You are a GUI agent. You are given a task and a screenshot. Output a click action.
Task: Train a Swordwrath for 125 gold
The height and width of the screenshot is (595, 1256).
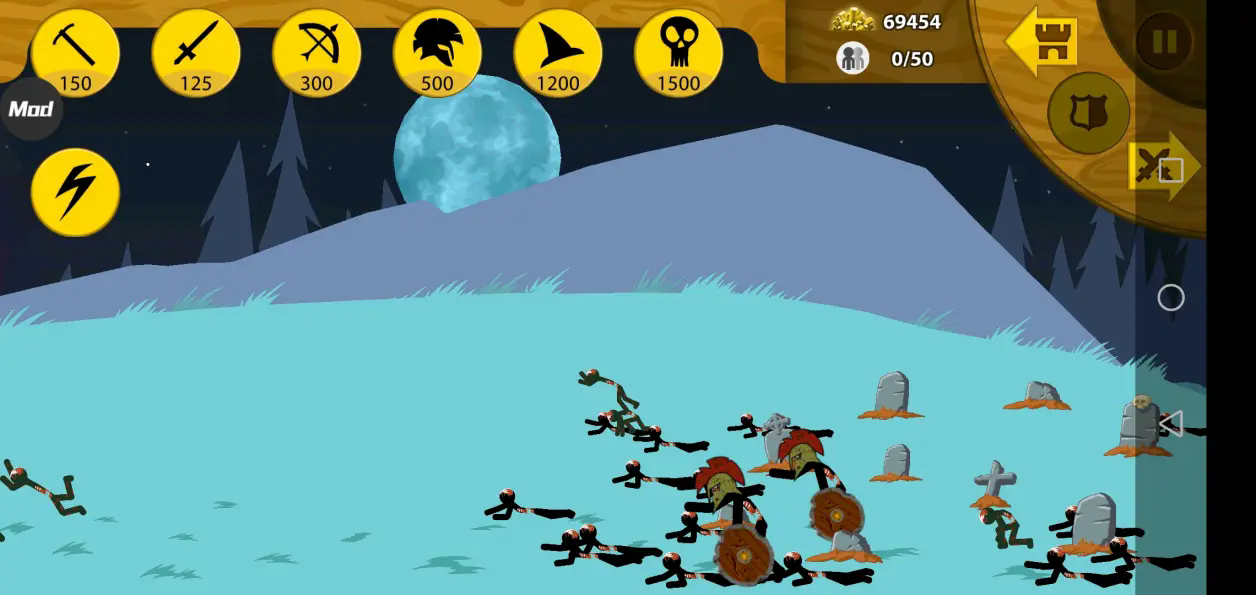(x=196, y=52)
